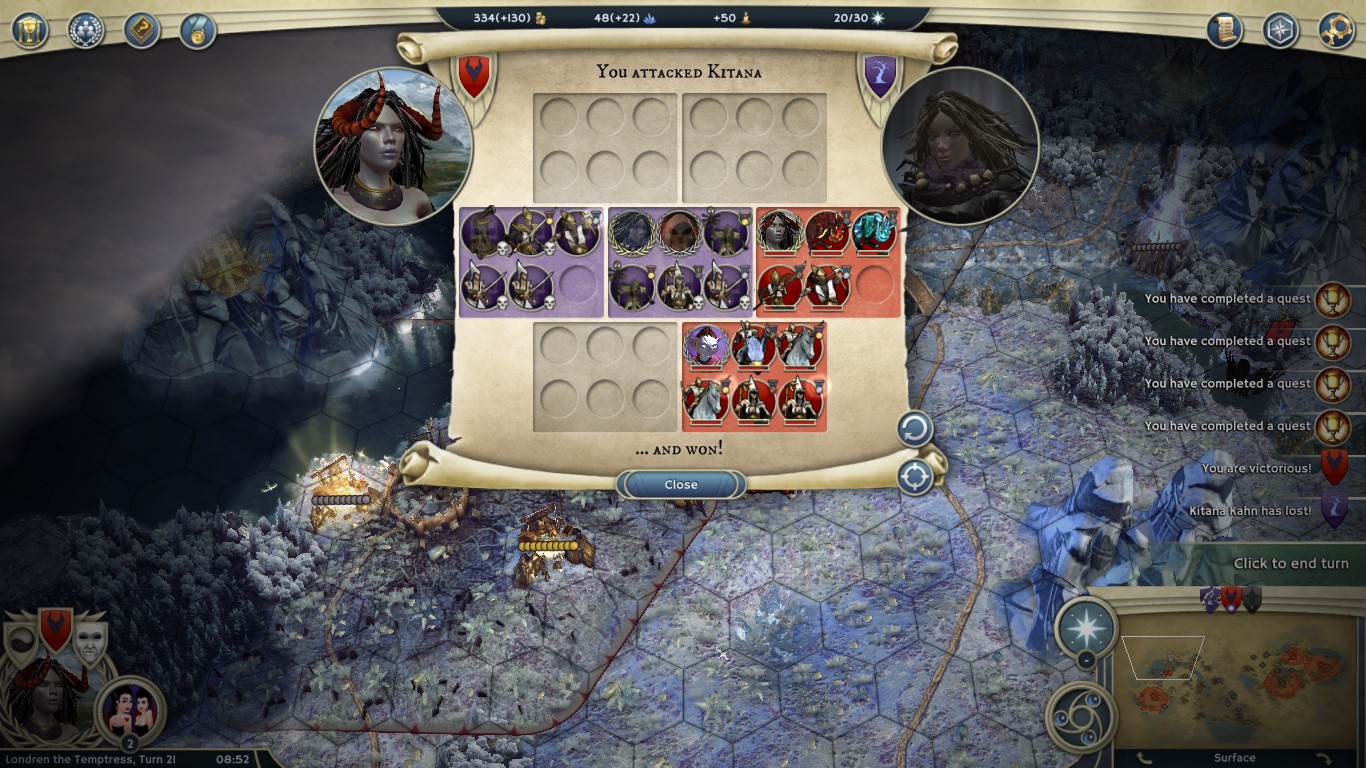Viewport: 1366px width, 768px height.
Task: Select the 'Kitana Kahn has lost!' notification
Action: 1250,511
